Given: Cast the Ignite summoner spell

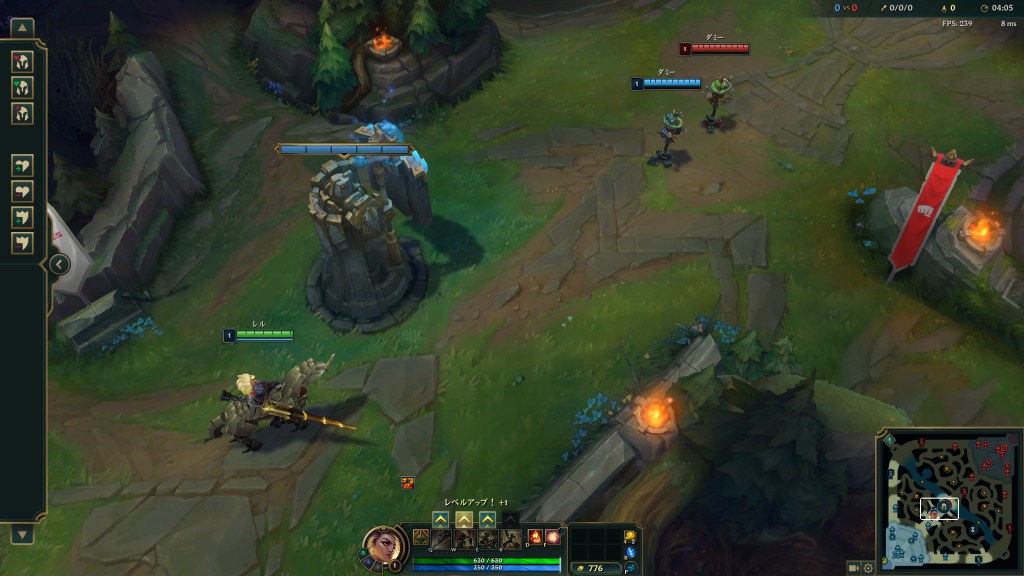Looking at the screenshot, I should point(535,537).
